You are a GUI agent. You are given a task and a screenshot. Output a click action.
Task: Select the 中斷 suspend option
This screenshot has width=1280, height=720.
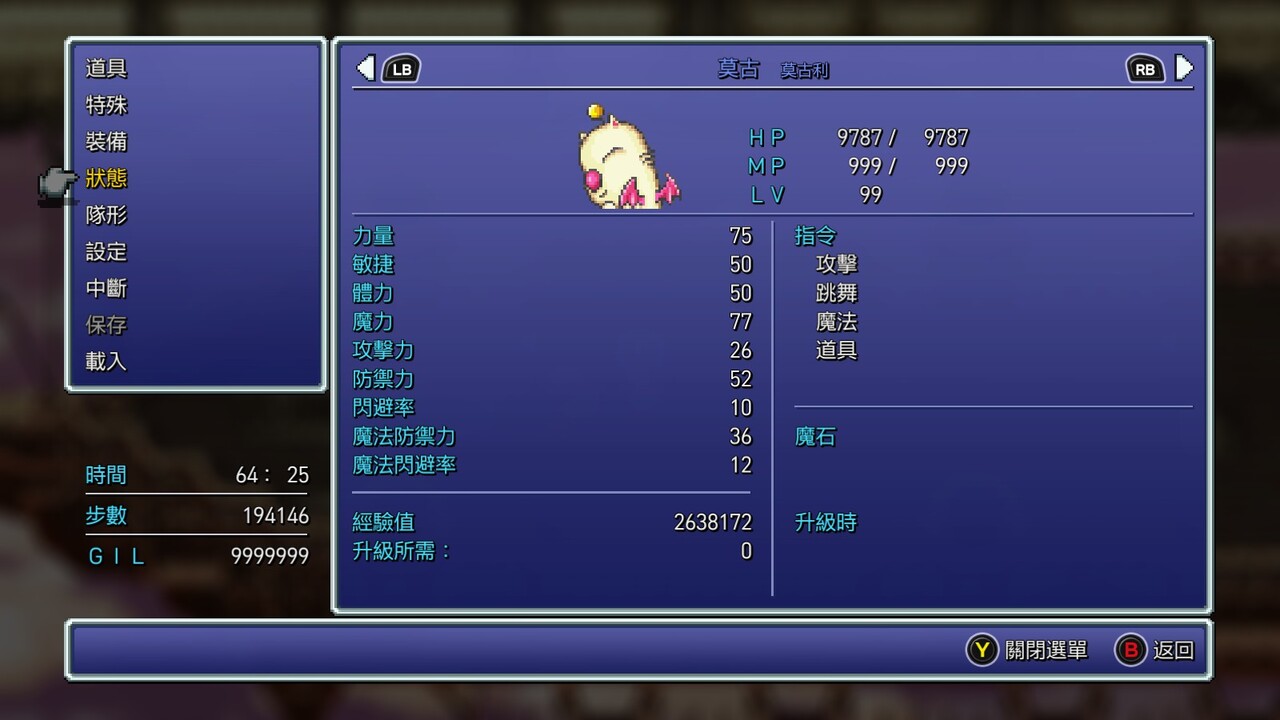click(x=106, y=289)
